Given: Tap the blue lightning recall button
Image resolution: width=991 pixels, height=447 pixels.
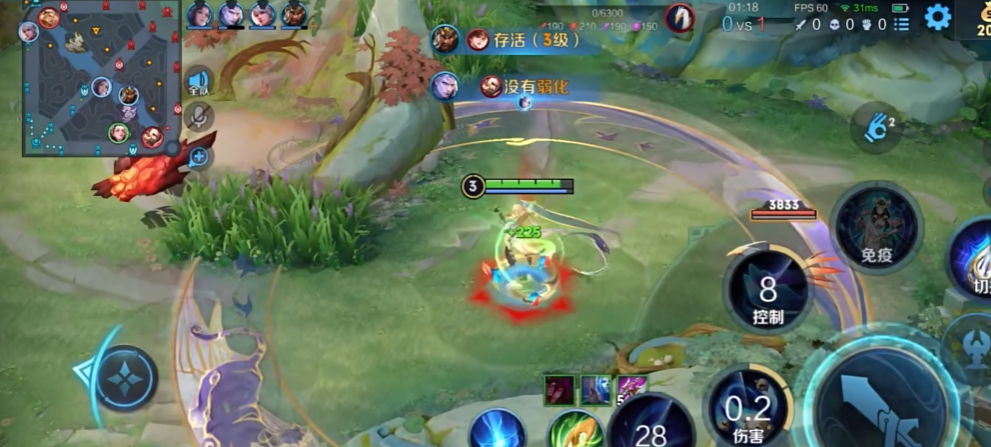Looking at the screenshot, I should pyautogui.click(x=497, y=430).
